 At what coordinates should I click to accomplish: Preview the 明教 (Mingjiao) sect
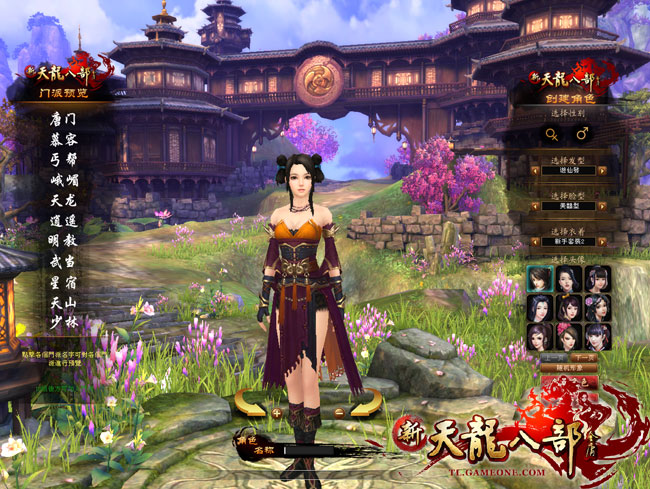coord(63,241)
